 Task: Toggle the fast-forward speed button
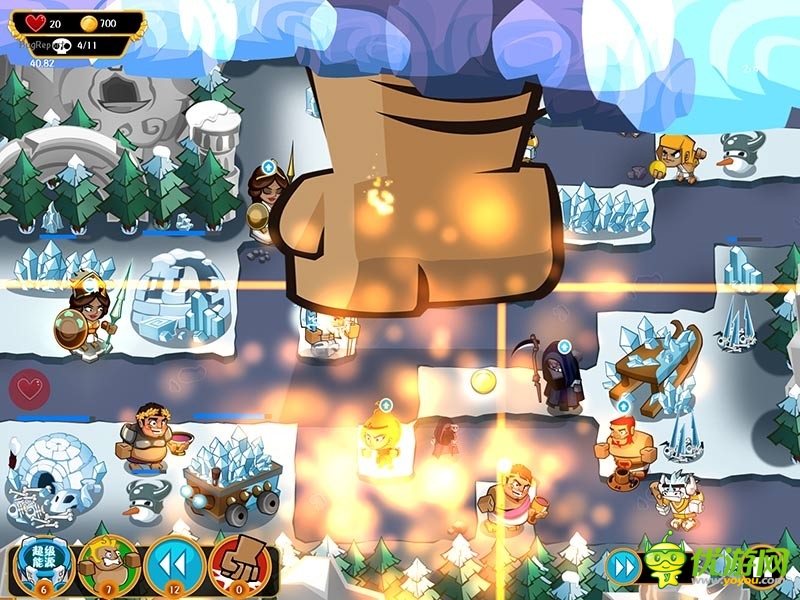(624, 567)
